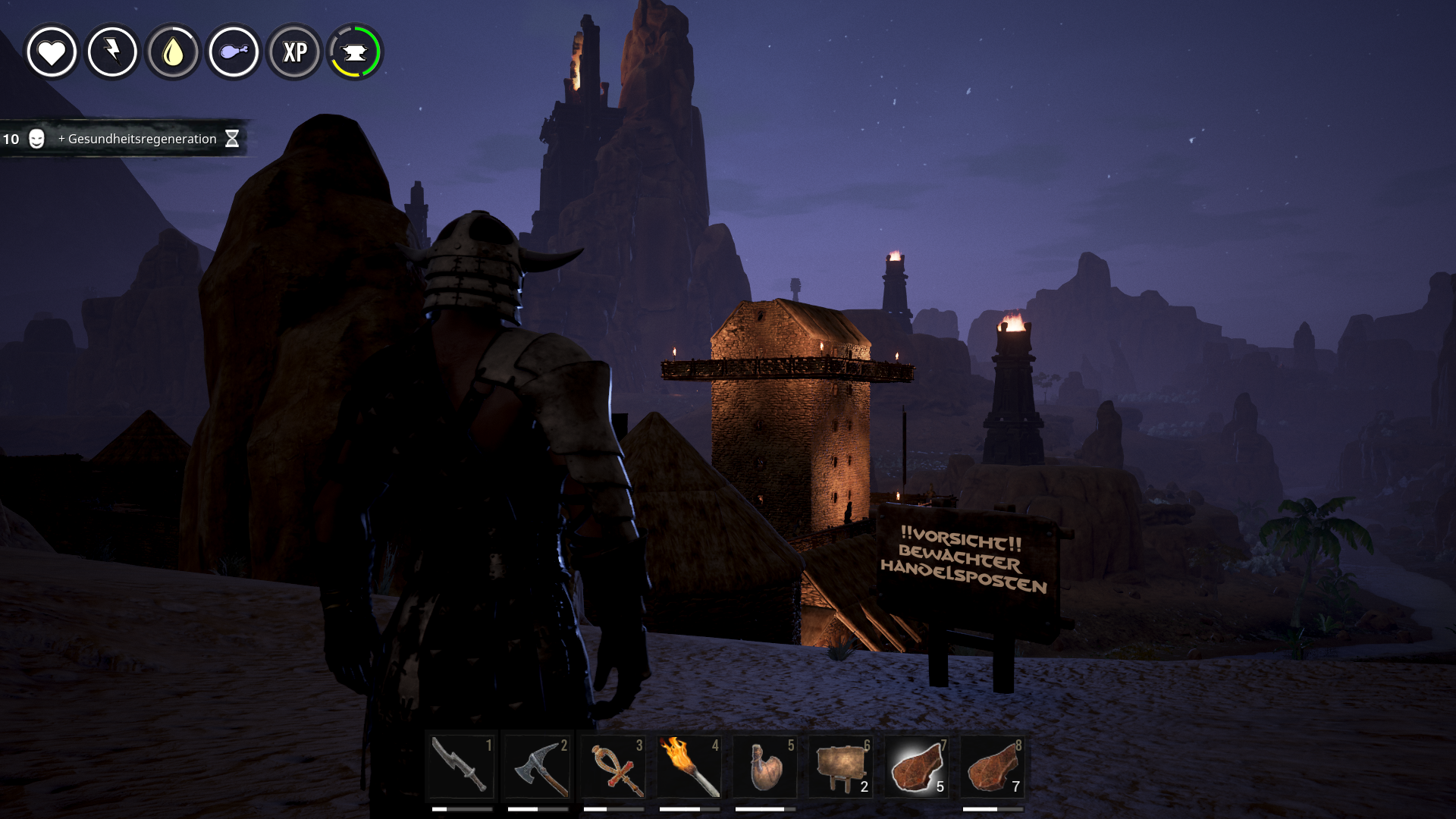Screen dimensions: 1456x819
Task: Select the burning torch hotbar slot
Action: coord(689,767)
